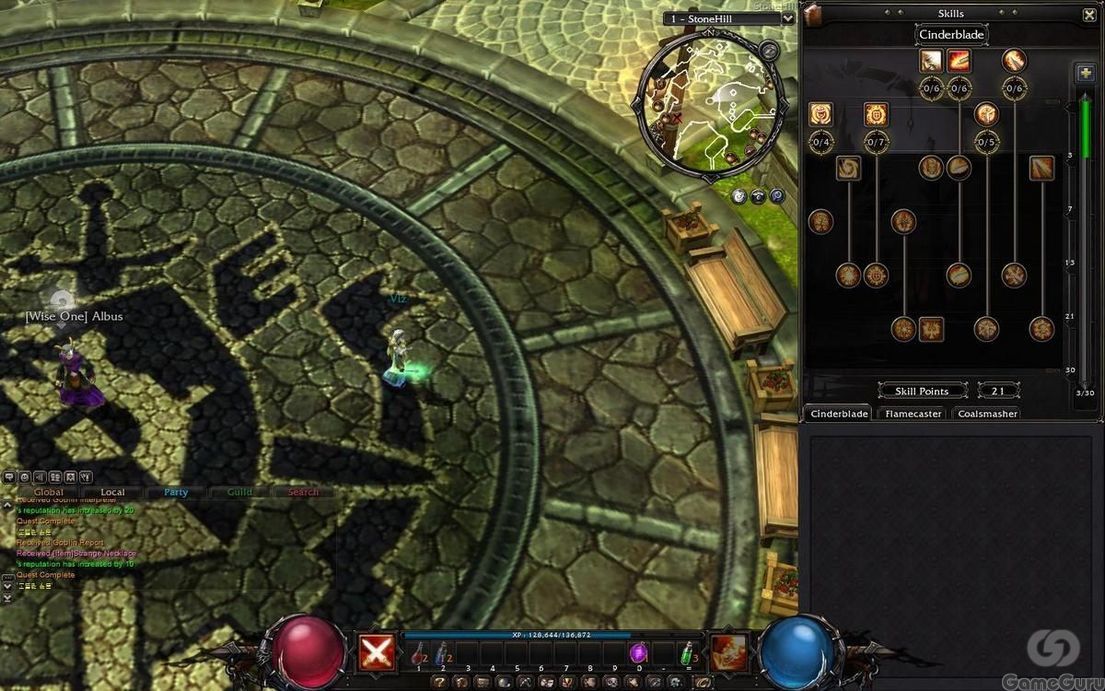The image size is (1105, 691).
Task: Open the Search chat tab
Action: tap(303, 492)
